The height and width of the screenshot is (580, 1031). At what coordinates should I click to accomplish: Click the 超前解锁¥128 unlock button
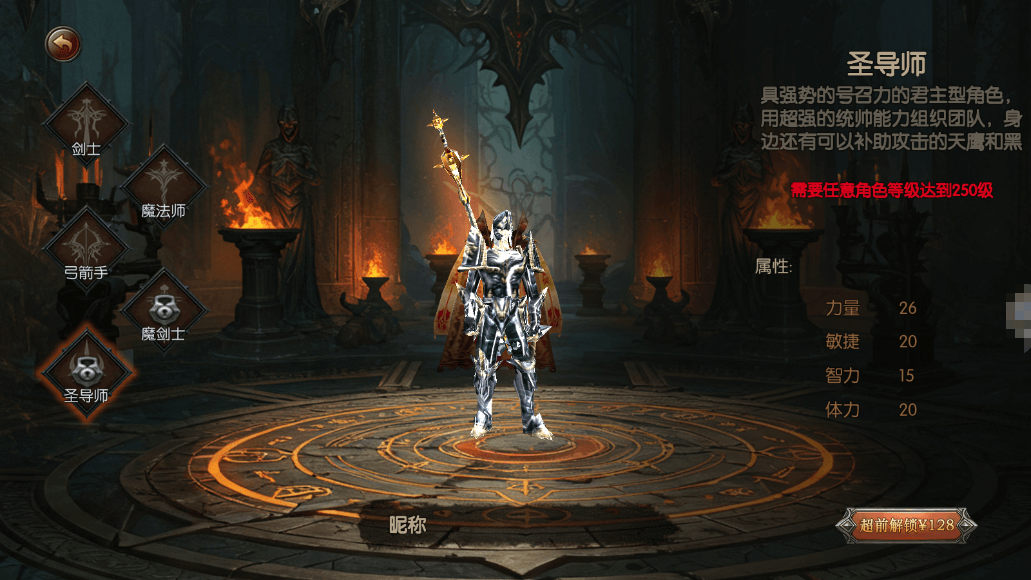[907, 525]
